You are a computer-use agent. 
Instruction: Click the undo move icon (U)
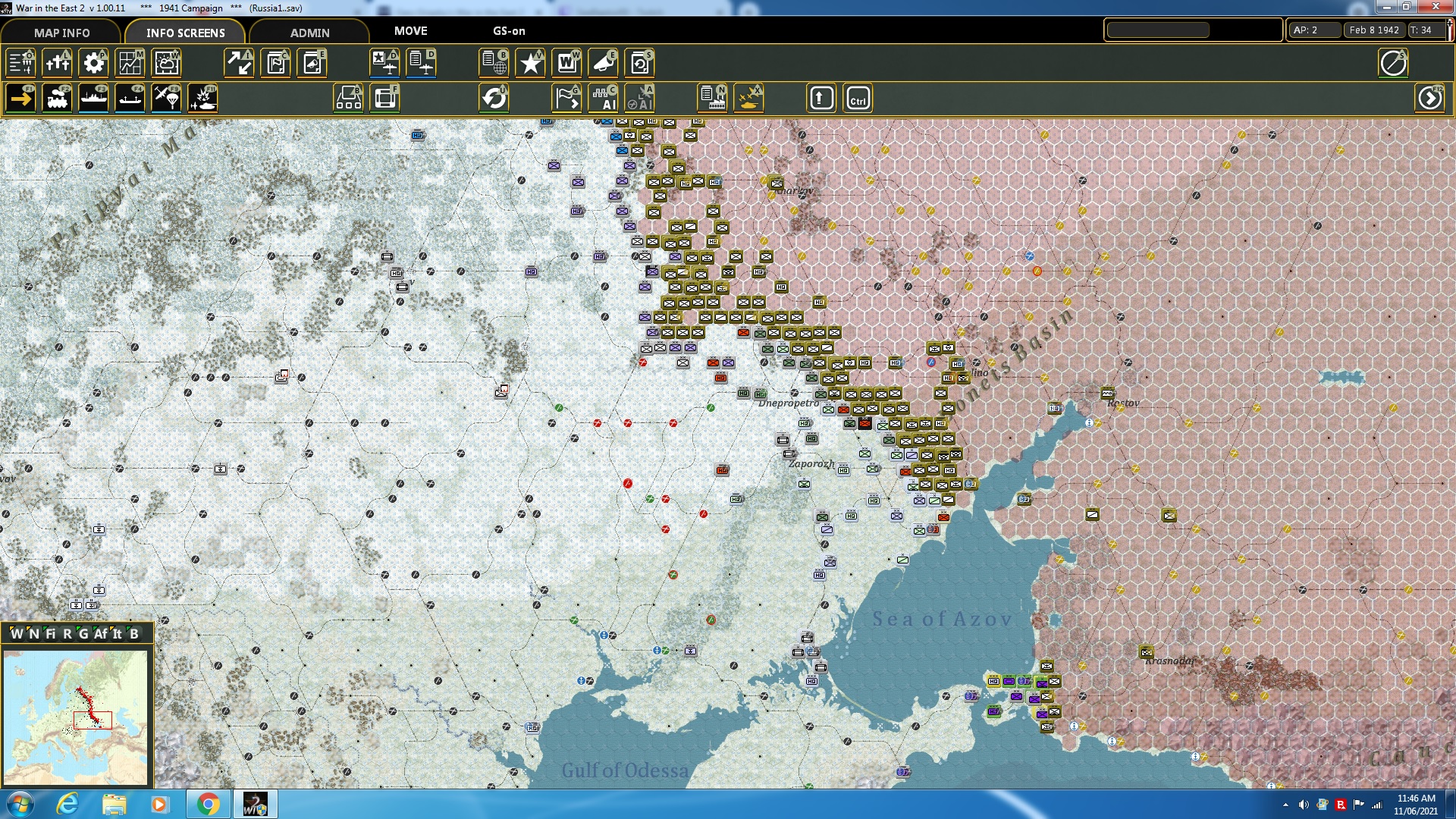494,98
